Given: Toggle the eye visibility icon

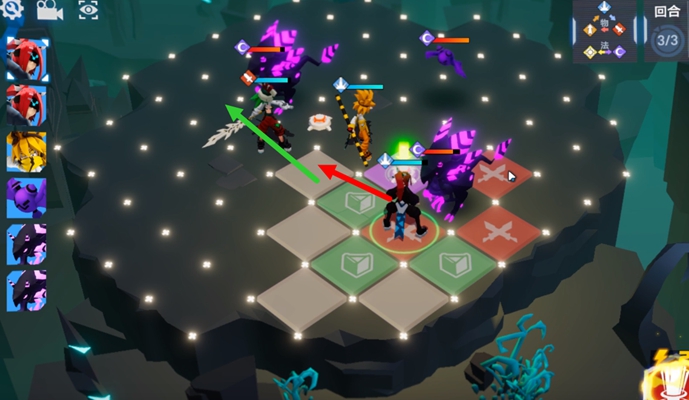Looking at the screenshot, I should point(88,10).
